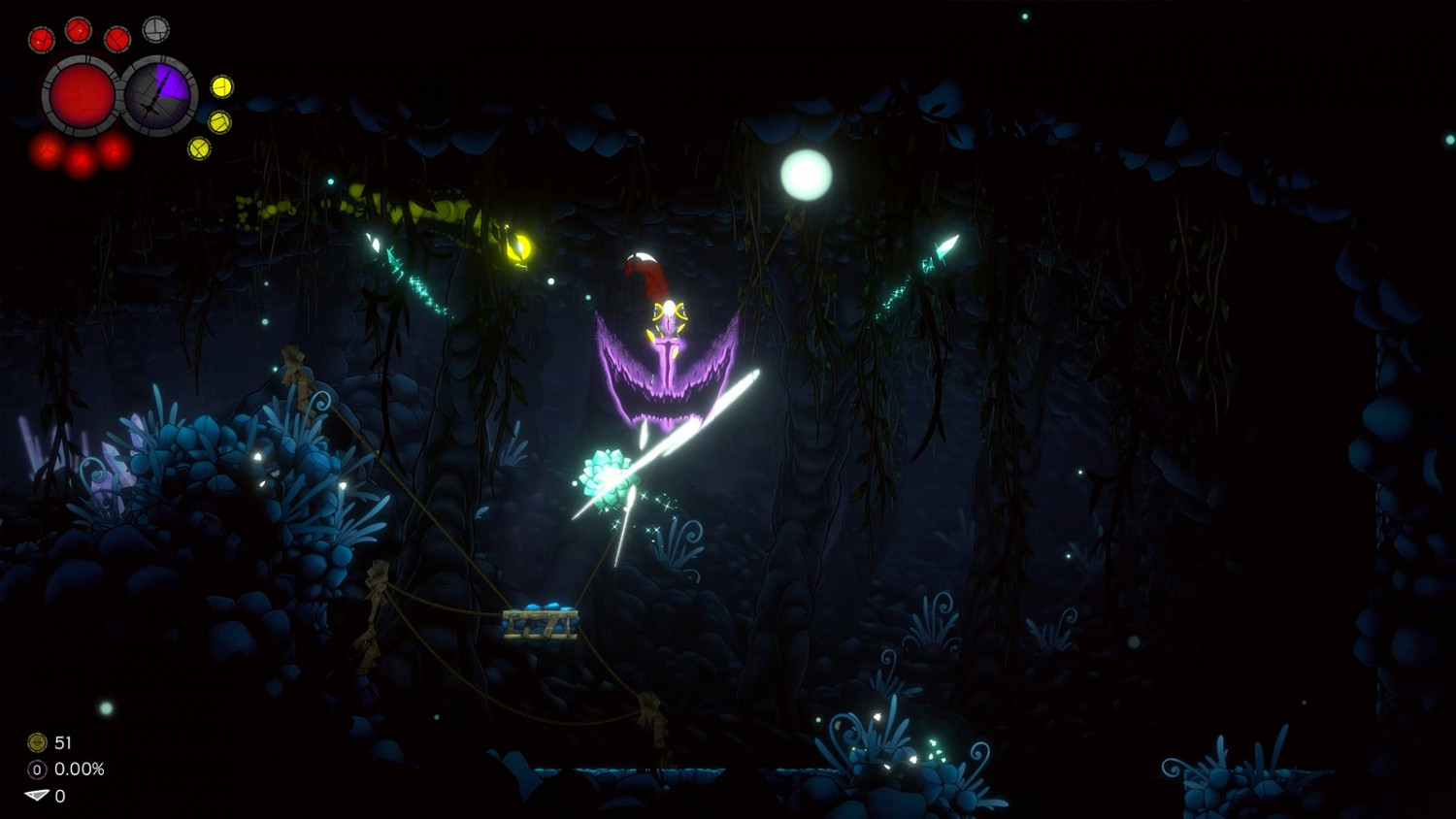
Task: Click the 0.00% completion percentage text
Action: 79,767
